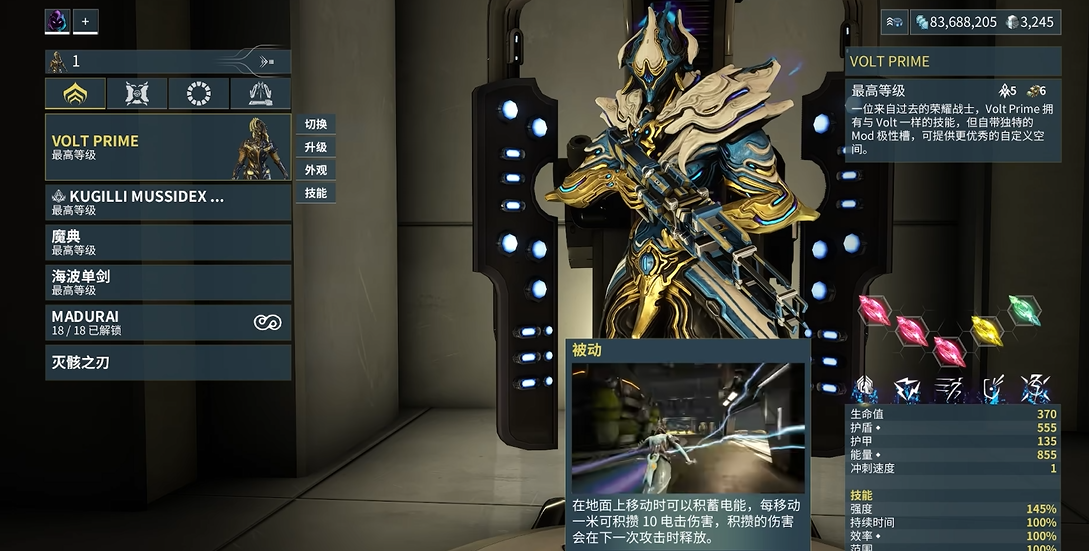The image size is (1089, 551).
Task: Switch to the vehicle tab with wings icon
Action: 260,94
